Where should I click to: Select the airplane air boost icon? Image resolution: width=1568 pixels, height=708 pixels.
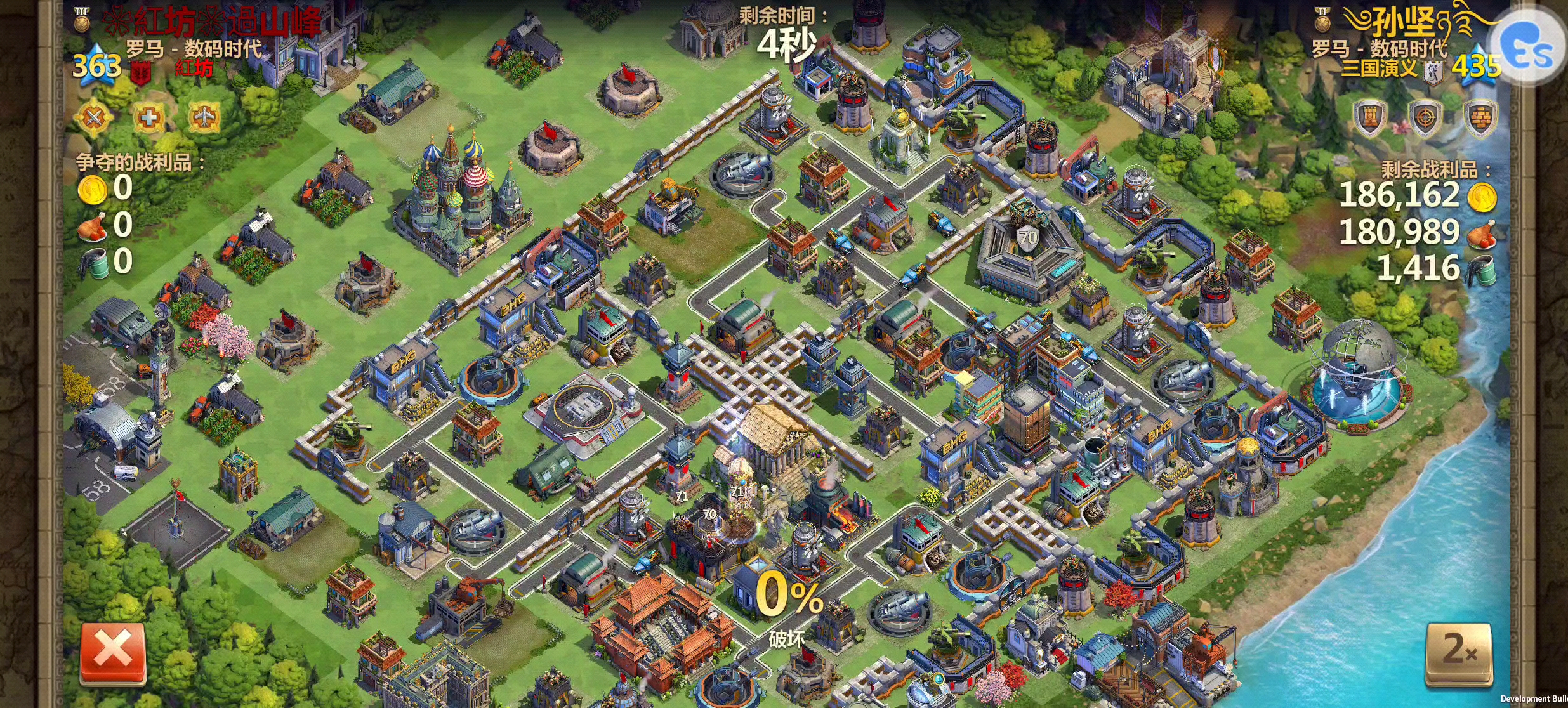pos(204,117)
